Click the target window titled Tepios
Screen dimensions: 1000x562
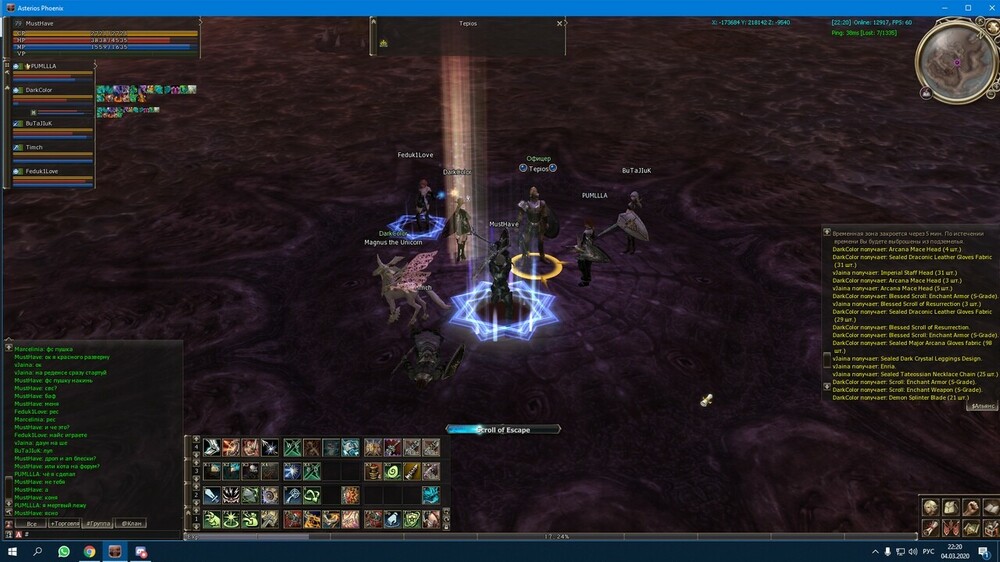(467, 23)
